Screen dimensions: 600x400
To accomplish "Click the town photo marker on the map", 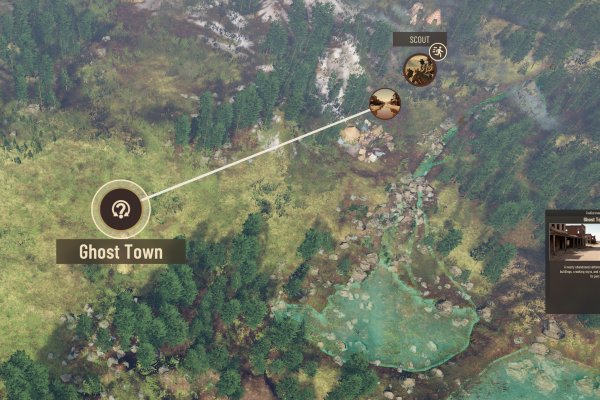I will pyautogui.click(x=385, y=103).
